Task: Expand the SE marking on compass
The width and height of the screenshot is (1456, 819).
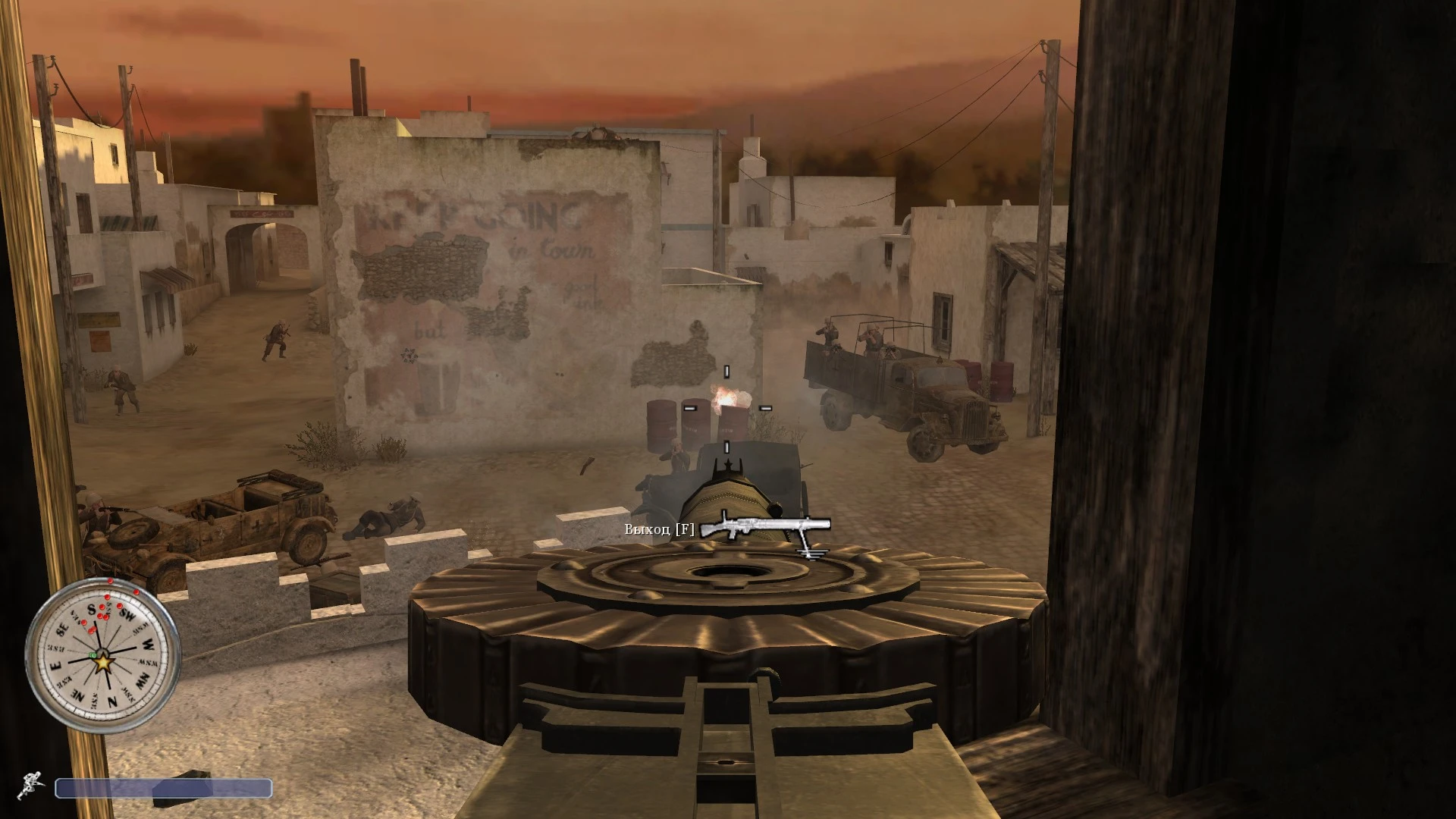Action: [x=62, y=629]
